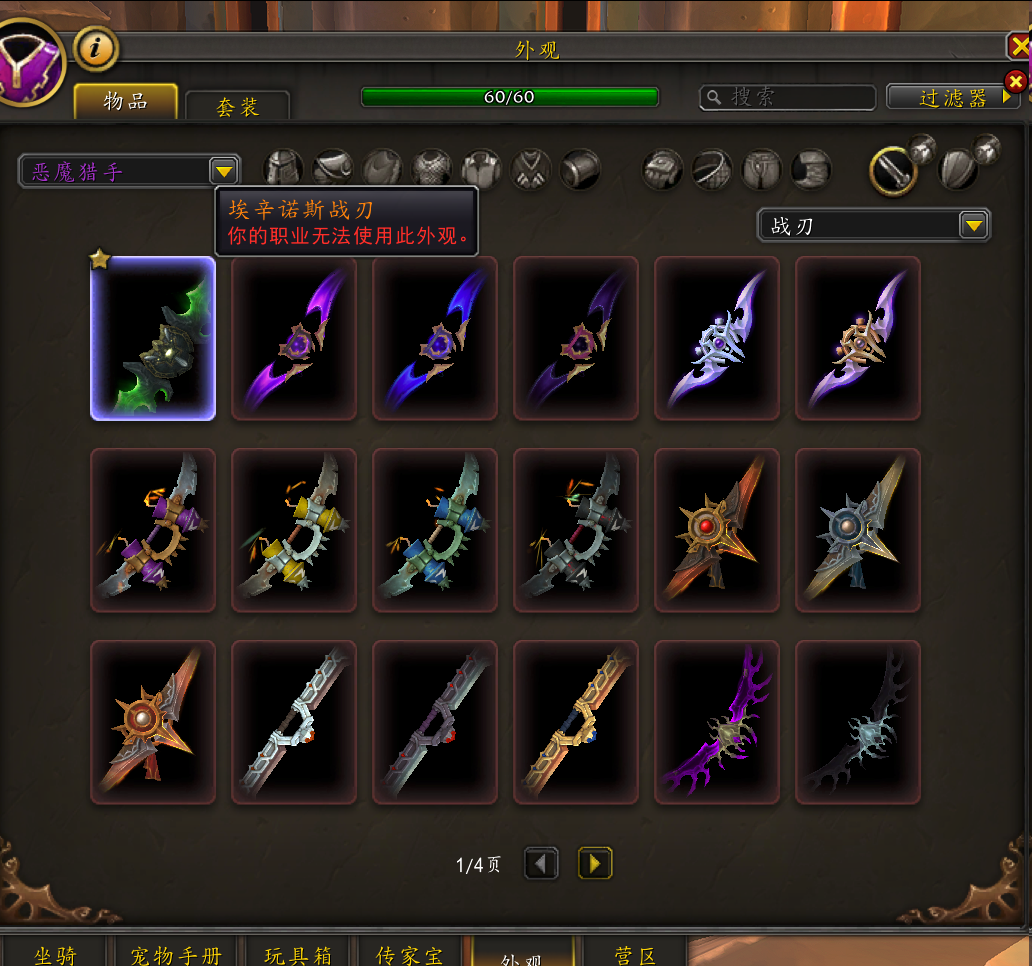Screen dimensions: 1032x966
Task: Go to the next appearance page
Action: click(595, 863)
